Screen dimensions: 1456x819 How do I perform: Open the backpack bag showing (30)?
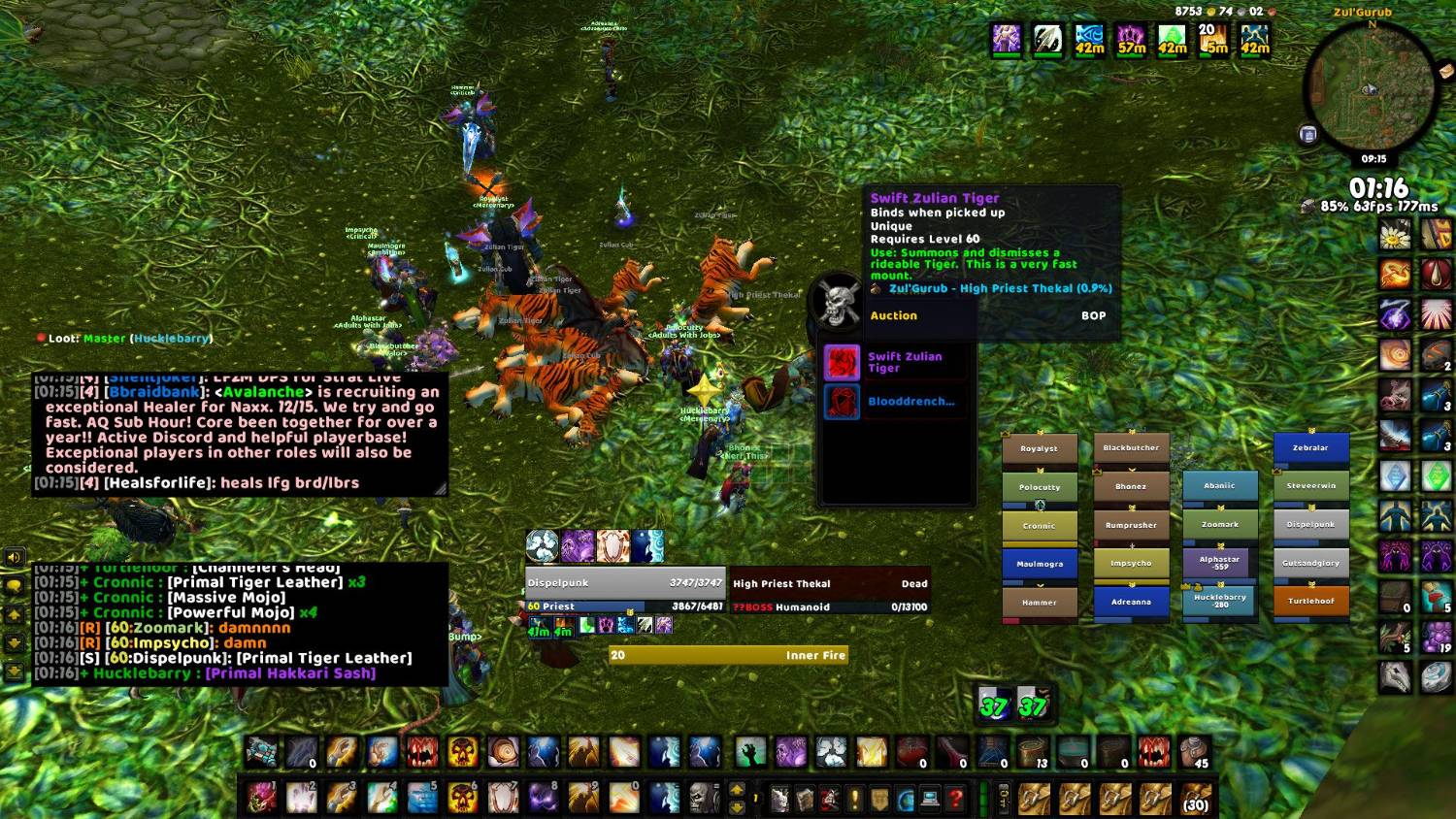[x=1195, y=799]
